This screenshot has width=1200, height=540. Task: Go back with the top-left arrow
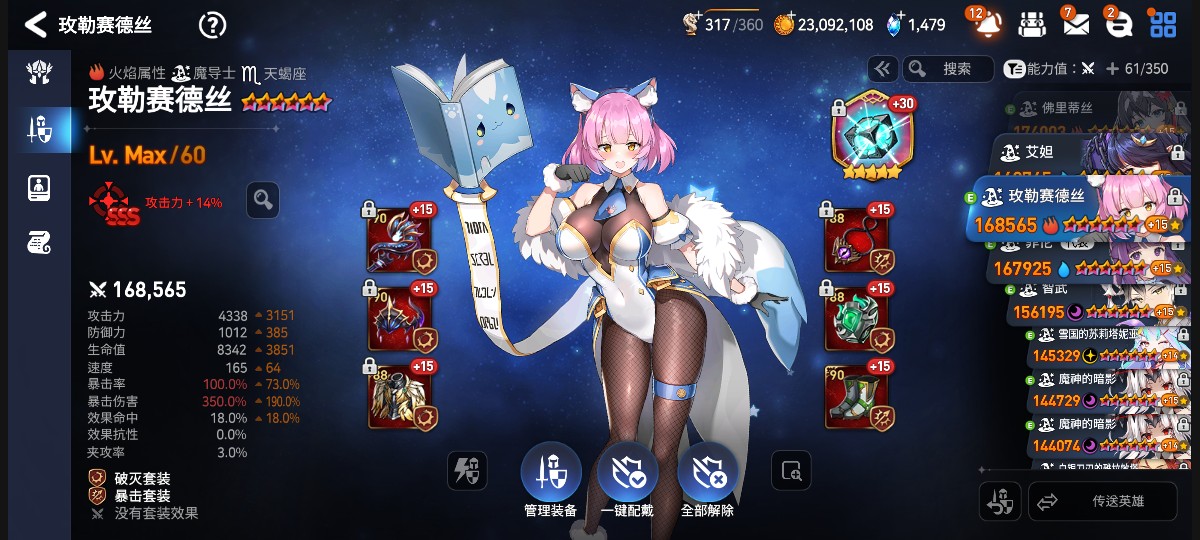point(35,25)
